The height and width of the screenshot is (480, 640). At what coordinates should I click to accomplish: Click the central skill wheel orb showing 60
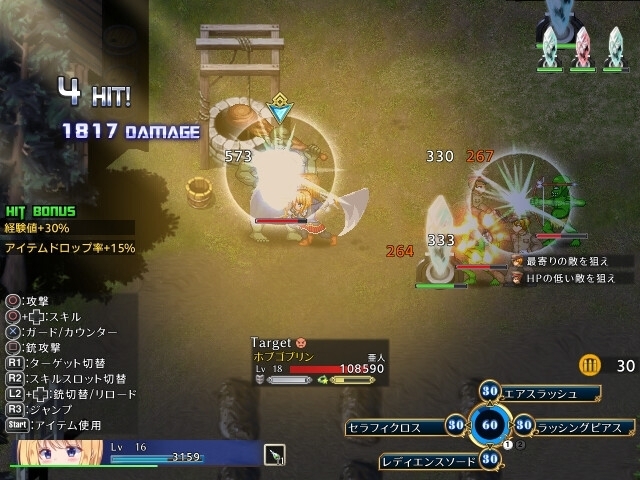pyautogui.click(x=490, y=425)
